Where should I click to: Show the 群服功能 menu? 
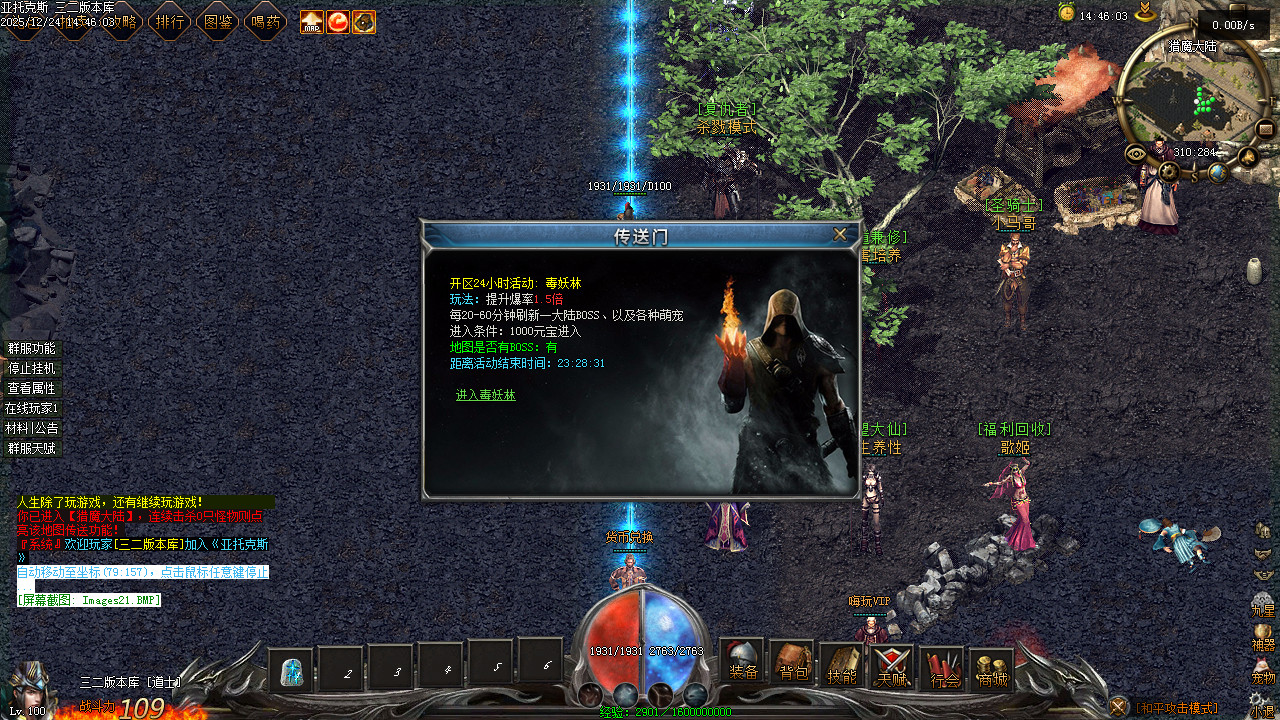32,348
